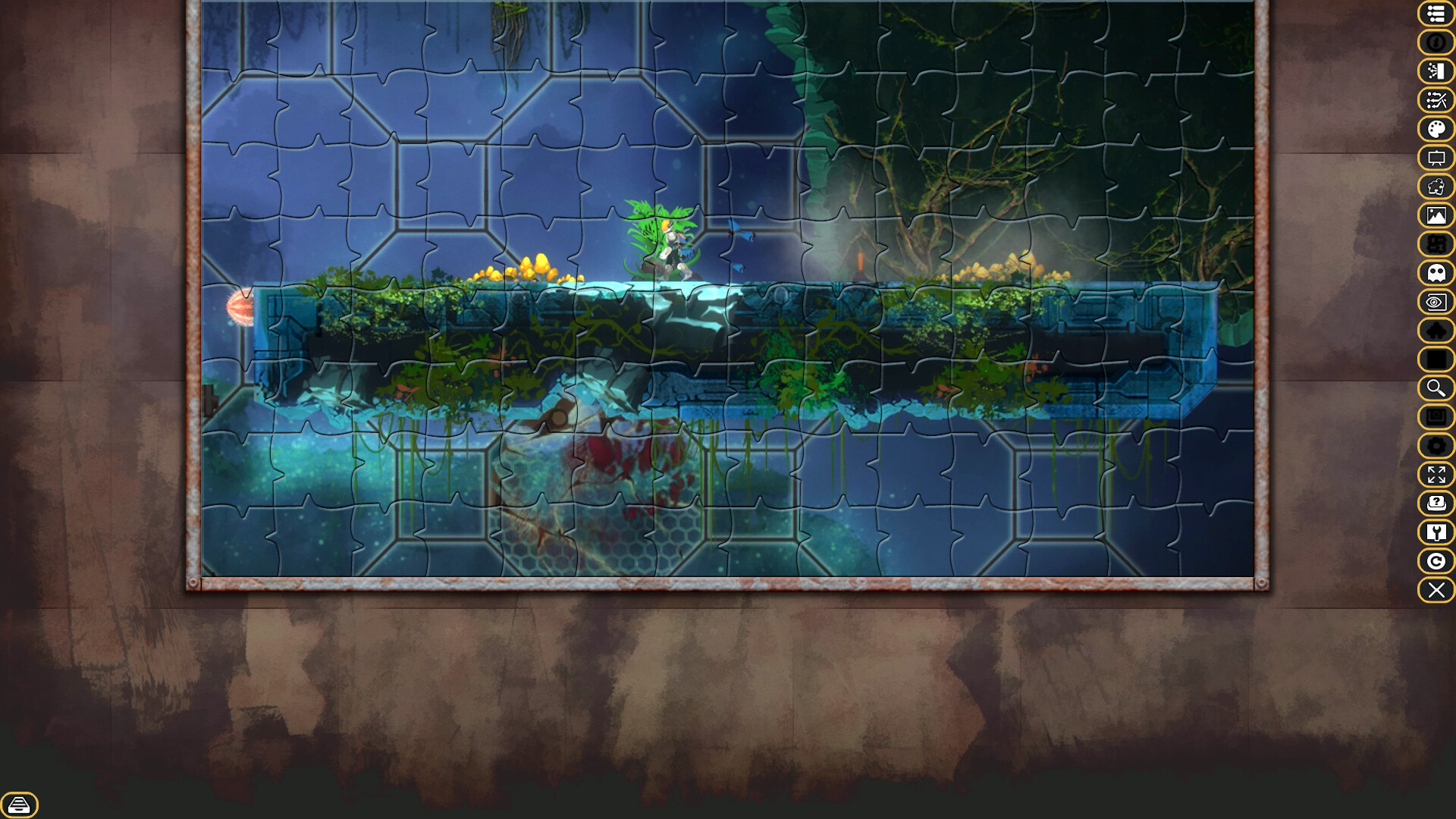Open the color palette picker
This screenshot has width=1456, height=819.
pyautogui.click(x=1436, y=129)
